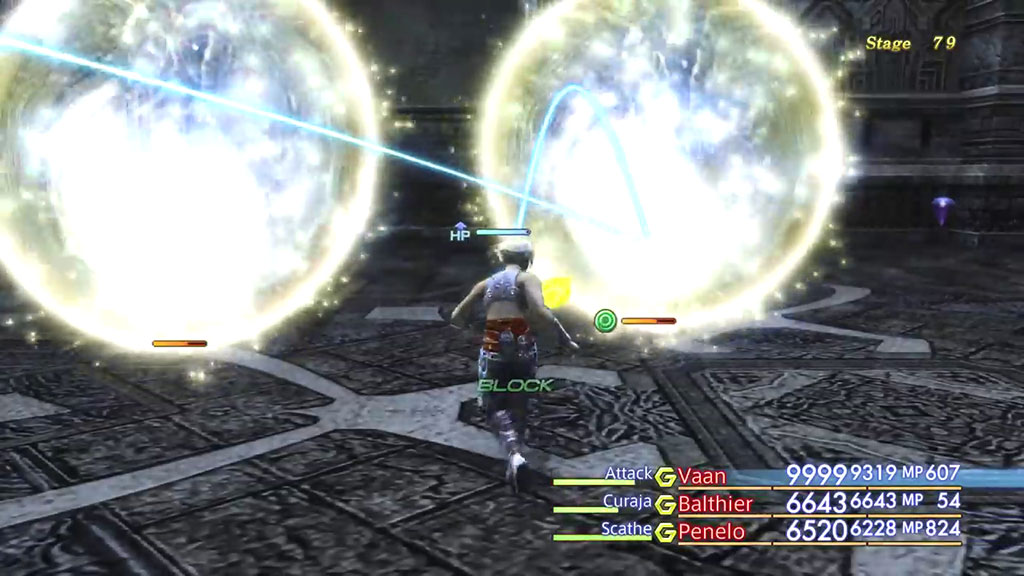The height and width of the screenshot is (576, 1024).
Task: Toggle the gambit icon beside Vaan
Action: [x=665, y=476]
